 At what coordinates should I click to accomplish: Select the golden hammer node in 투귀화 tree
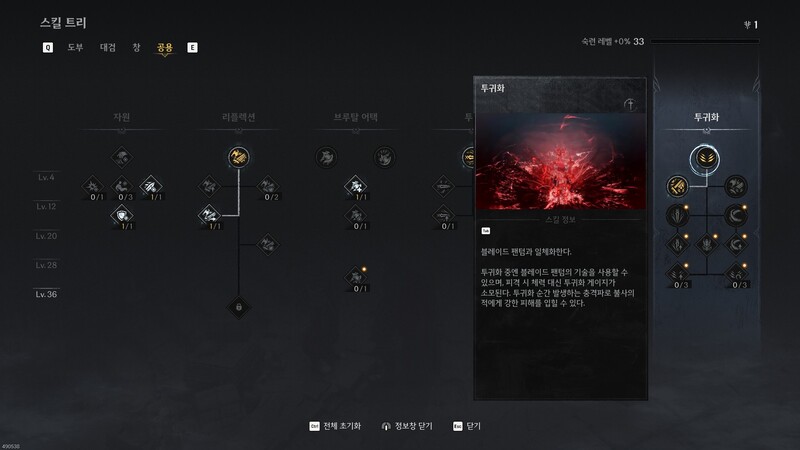(x=677, y=186)
